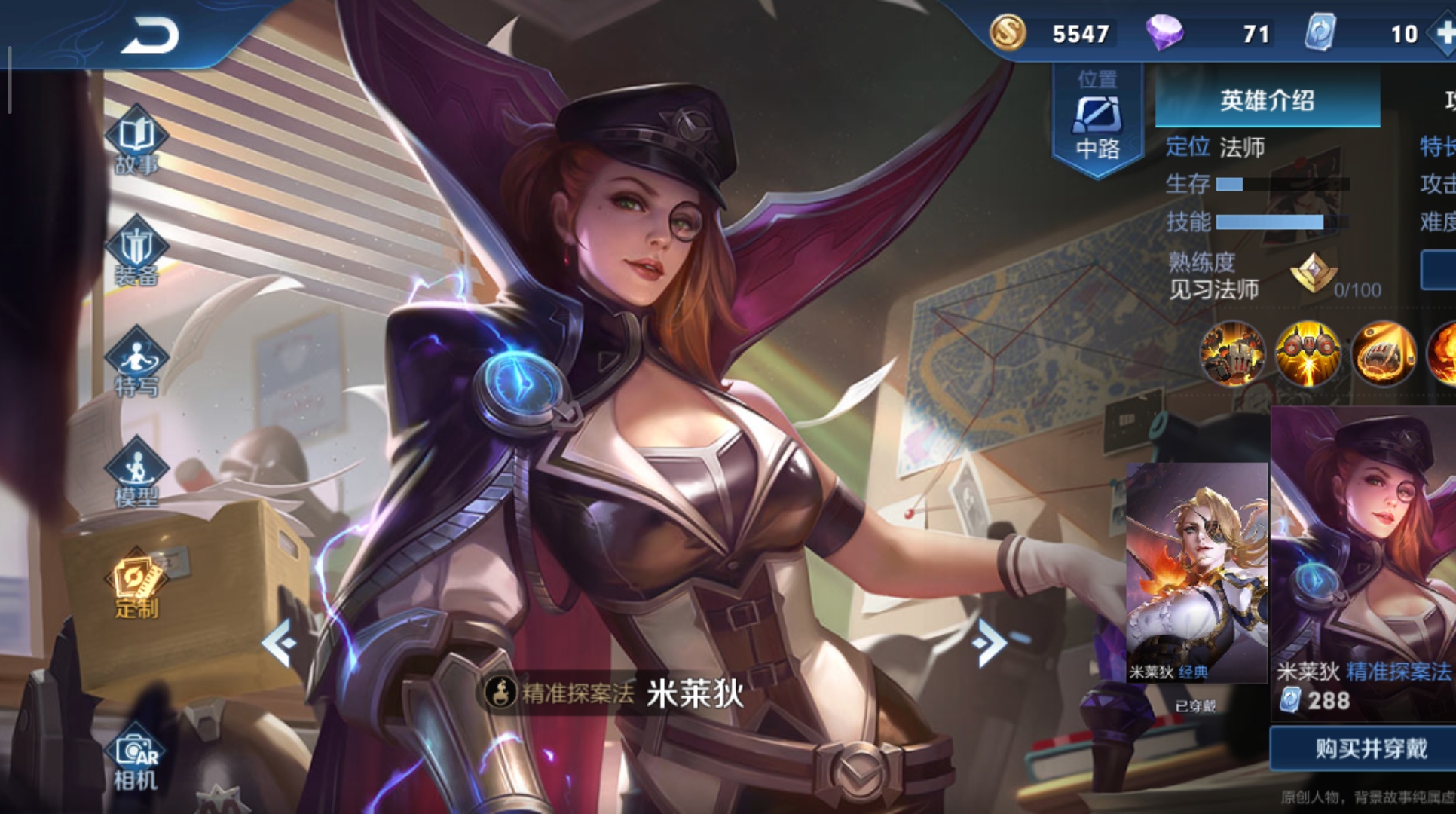The image size is (1456, 814).
Task: Select the 米莱狄 经典 skin thumbnail
Action: (x=1196, y=573)
